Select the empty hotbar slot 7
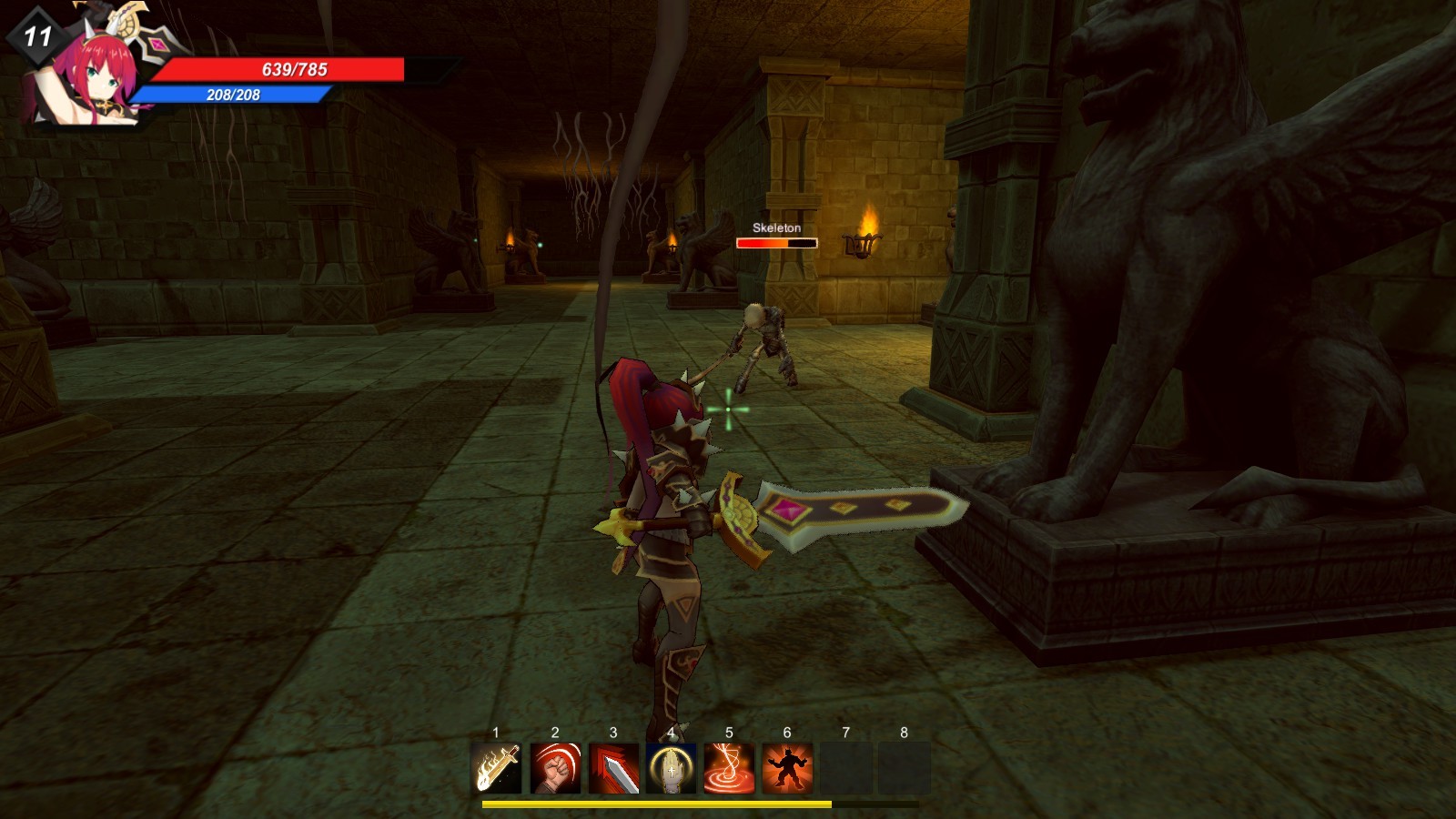1456x819 pixels. pyautogui.click(x=846, y=767)
